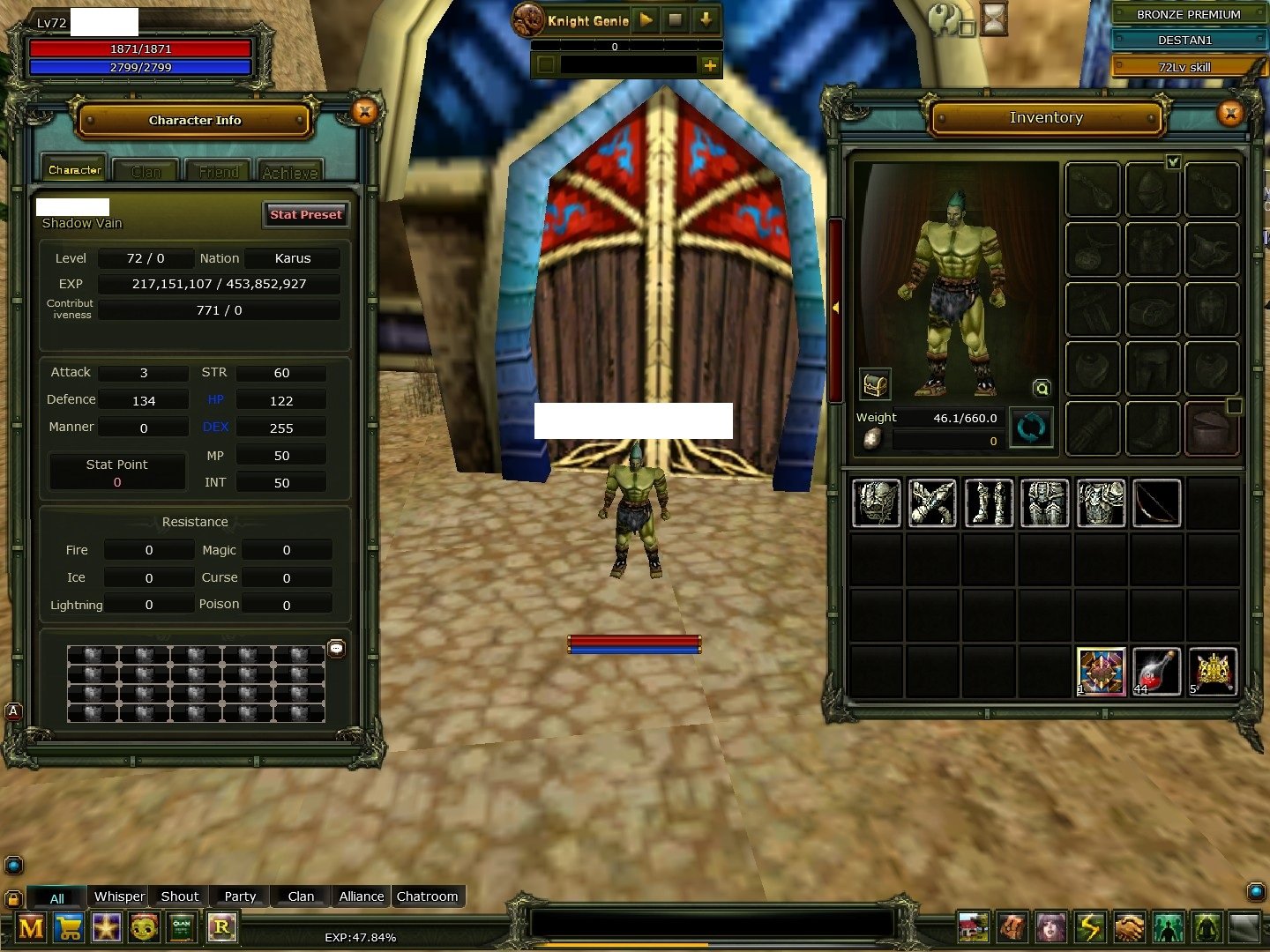Screen dimensions: 1270x952
Task: Click the handshake trade icon
Action: [x=1129, y=927]
